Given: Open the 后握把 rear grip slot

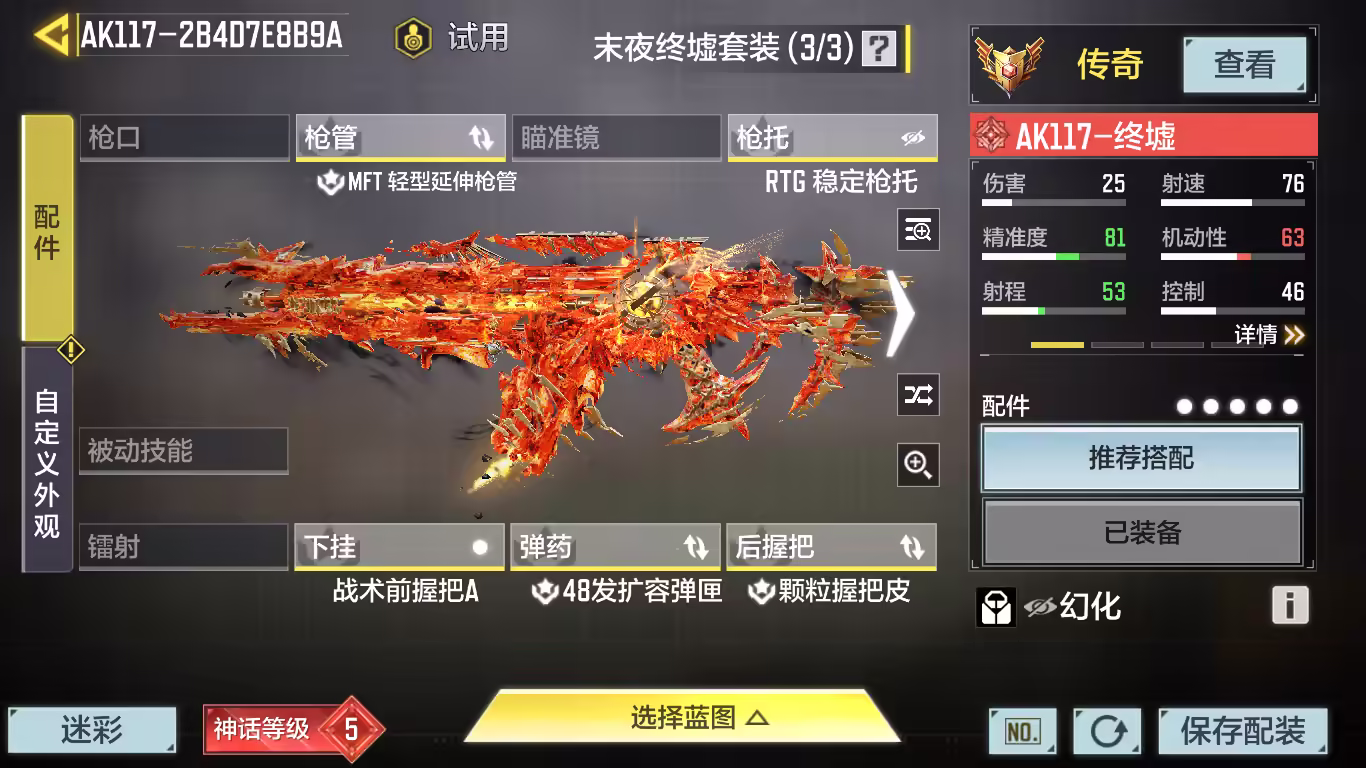Looking at the screenshot, I should (831, 547).
